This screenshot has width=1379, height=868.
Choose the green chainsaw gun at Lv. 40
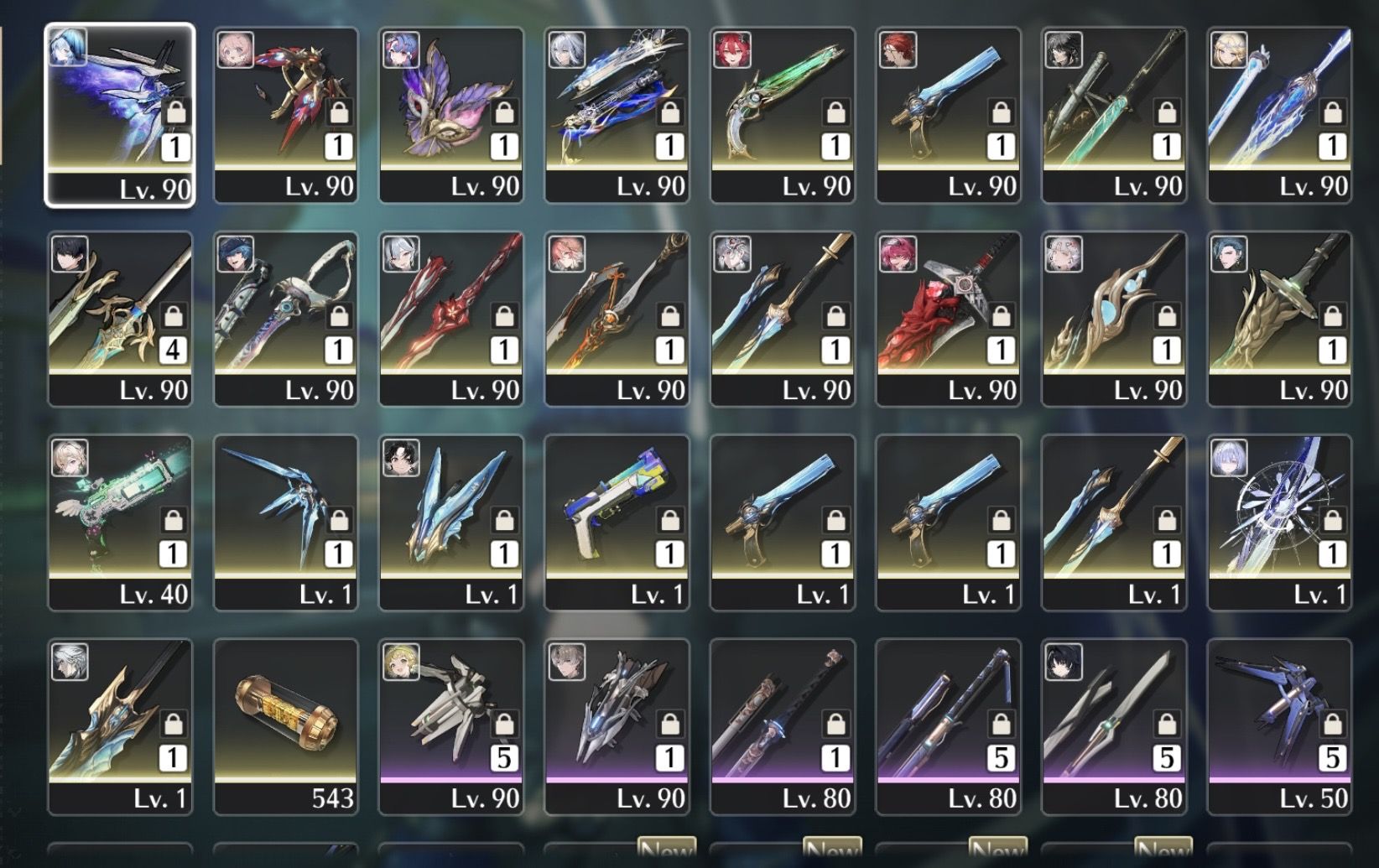click(120, 522)
